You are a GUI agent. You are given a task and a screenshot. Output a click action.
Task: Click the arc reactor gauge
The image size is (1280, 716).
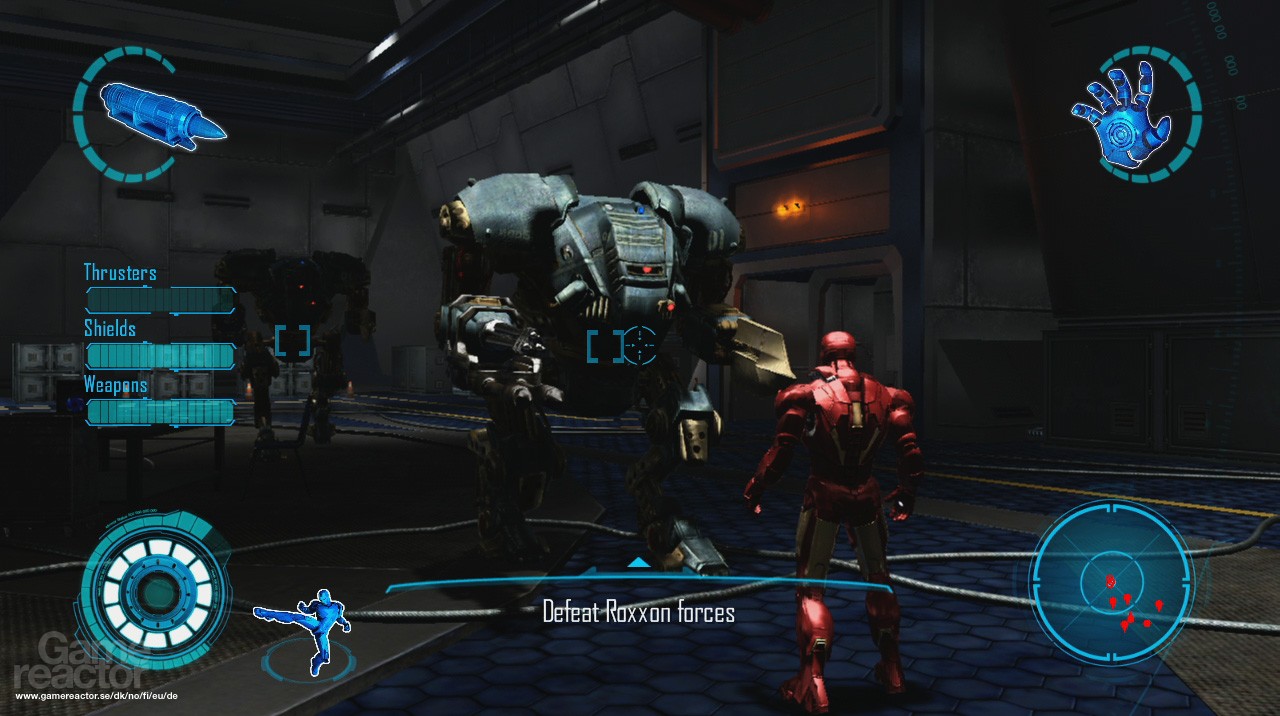[157, 593]
